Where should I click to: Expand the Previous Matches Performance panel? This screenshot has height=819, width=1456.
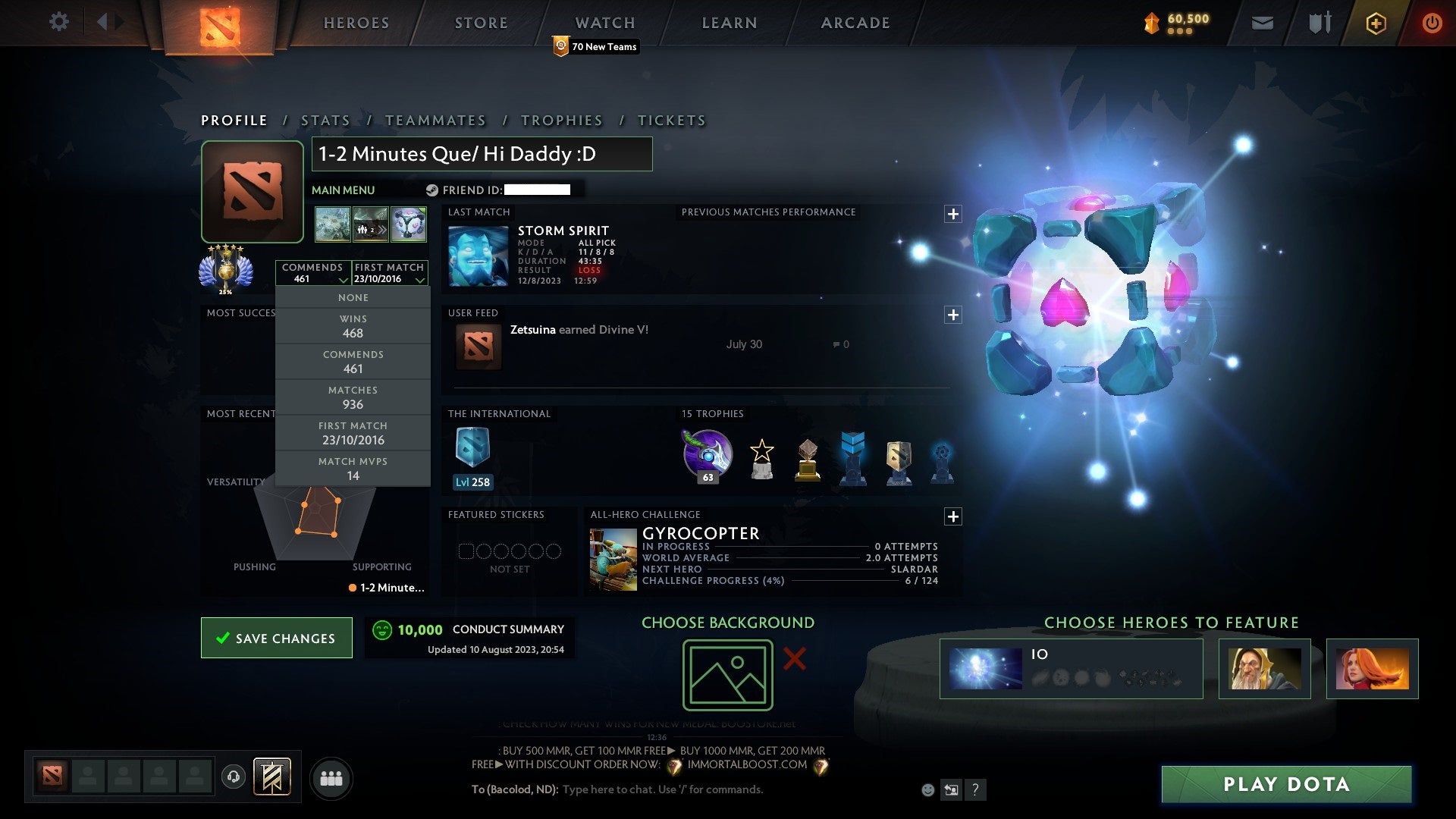tap(953, 213)
